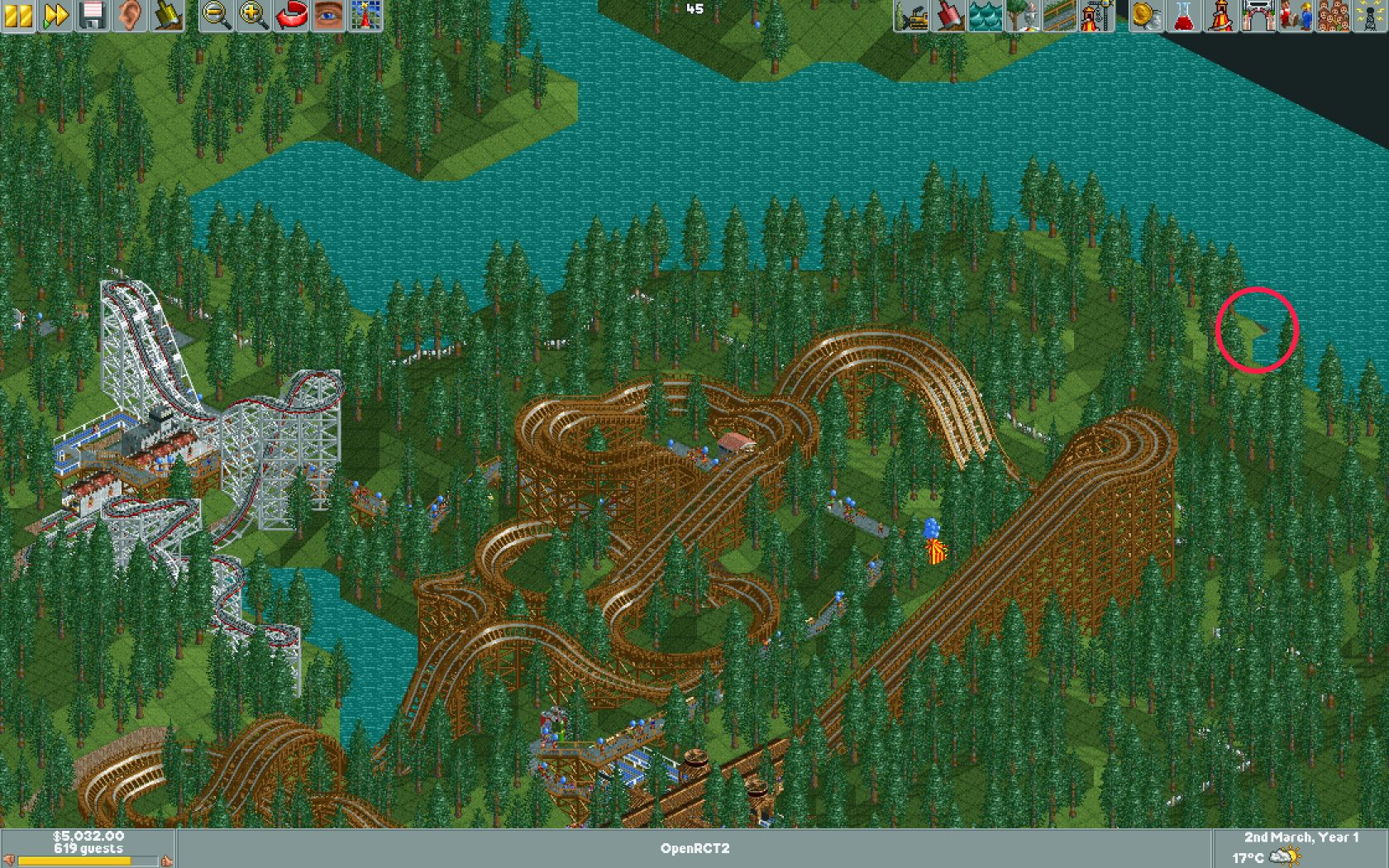Select the clear scenery bulldozer tool
1389x868 pixels.
coord(912,14)
